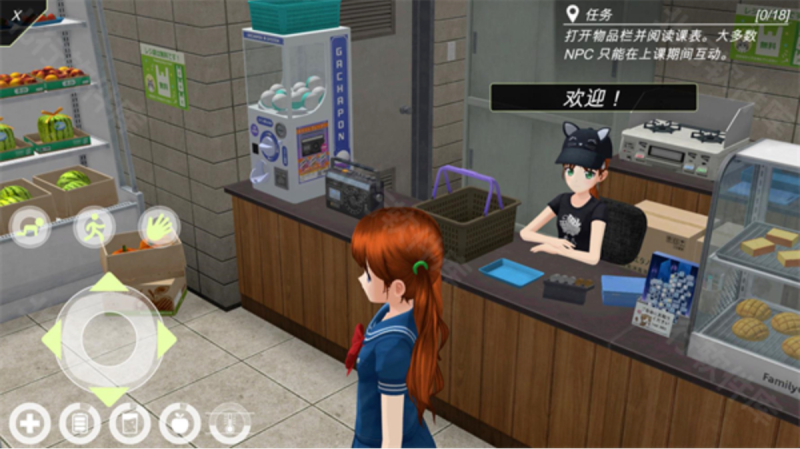Select the drink glass thirst icon
This screenshot has height=449, width=800.
[x=130, y=424]
